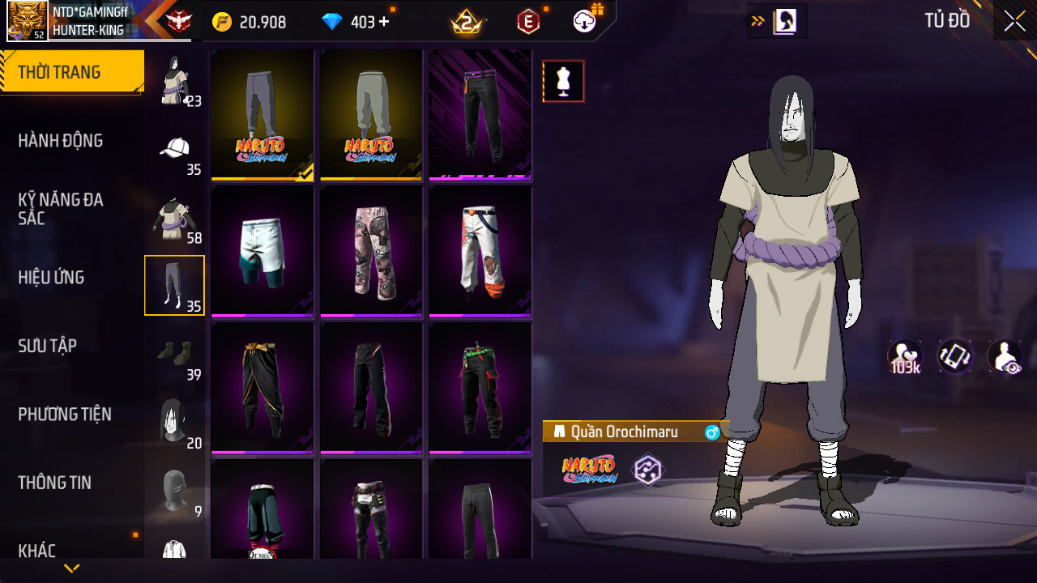1037x583 pixels.
Task: Click the mannequin preview icon
Action: 563,81
